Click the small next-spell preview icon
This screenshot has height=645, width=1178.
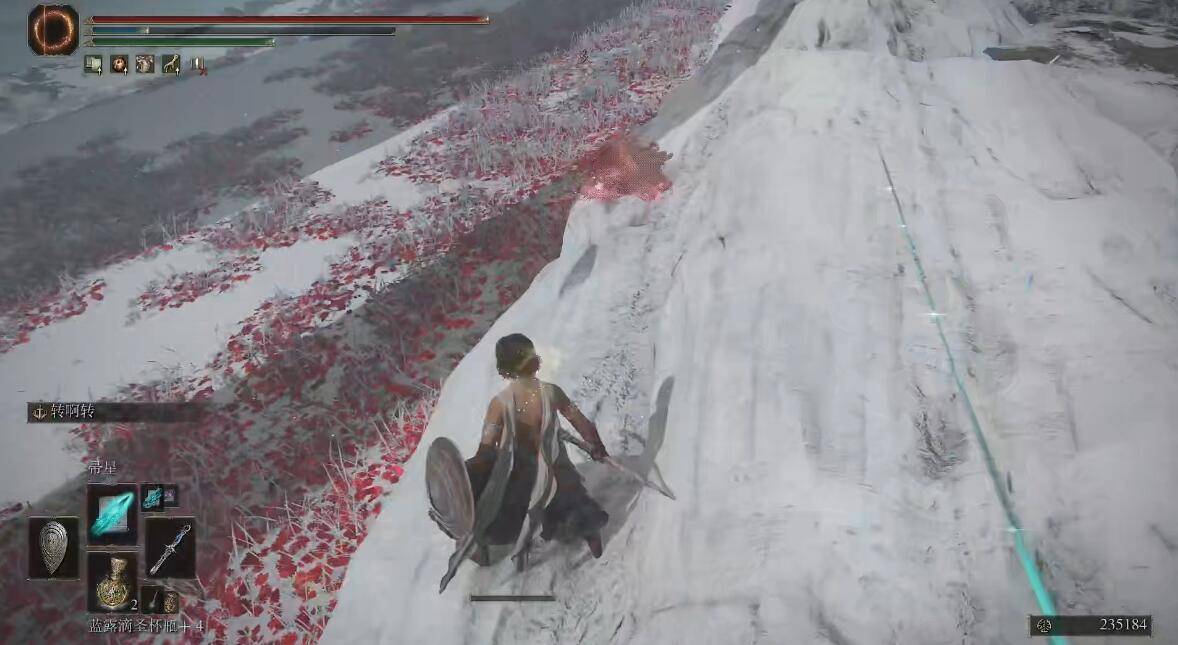(153, 497)
